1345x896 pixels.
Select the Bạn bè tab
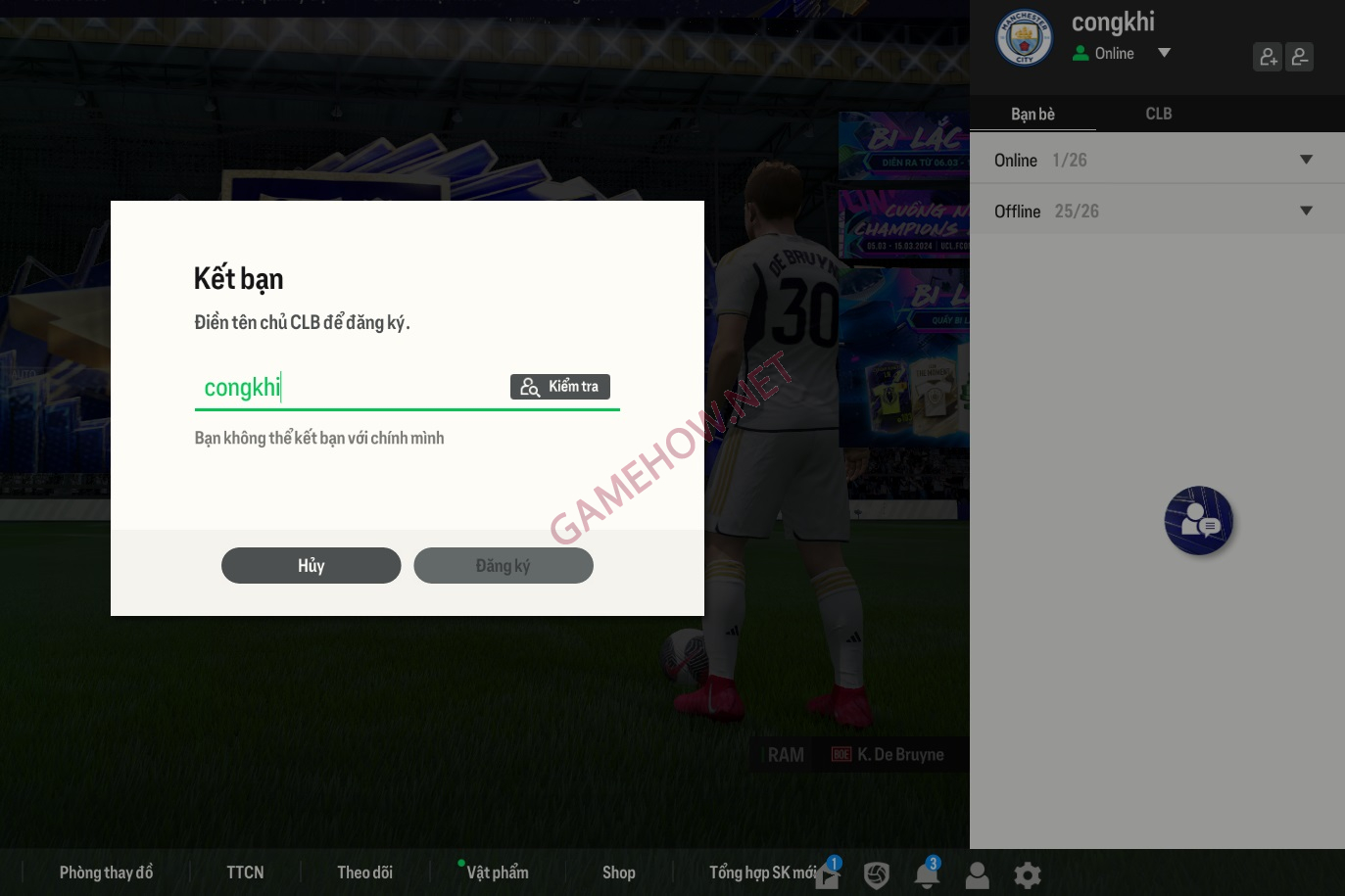1033,114
